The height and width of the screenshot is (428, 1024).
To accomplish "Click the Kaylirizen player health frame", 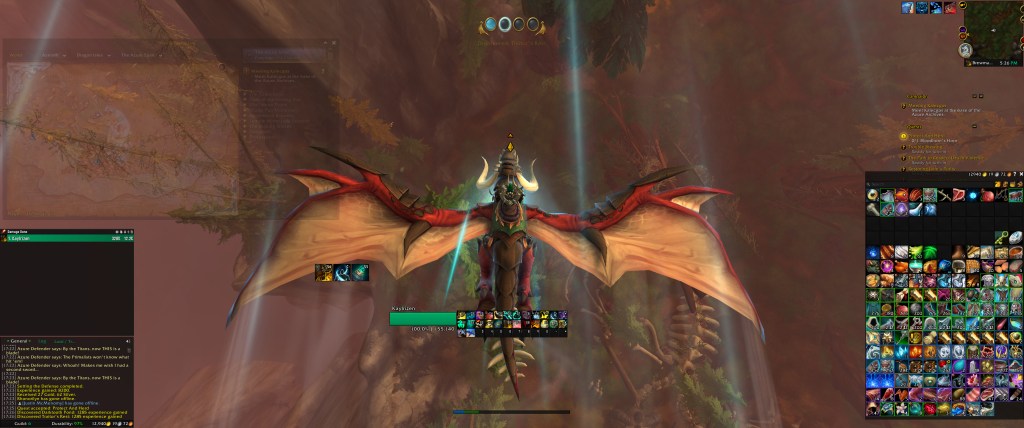I will pos(423,318).
